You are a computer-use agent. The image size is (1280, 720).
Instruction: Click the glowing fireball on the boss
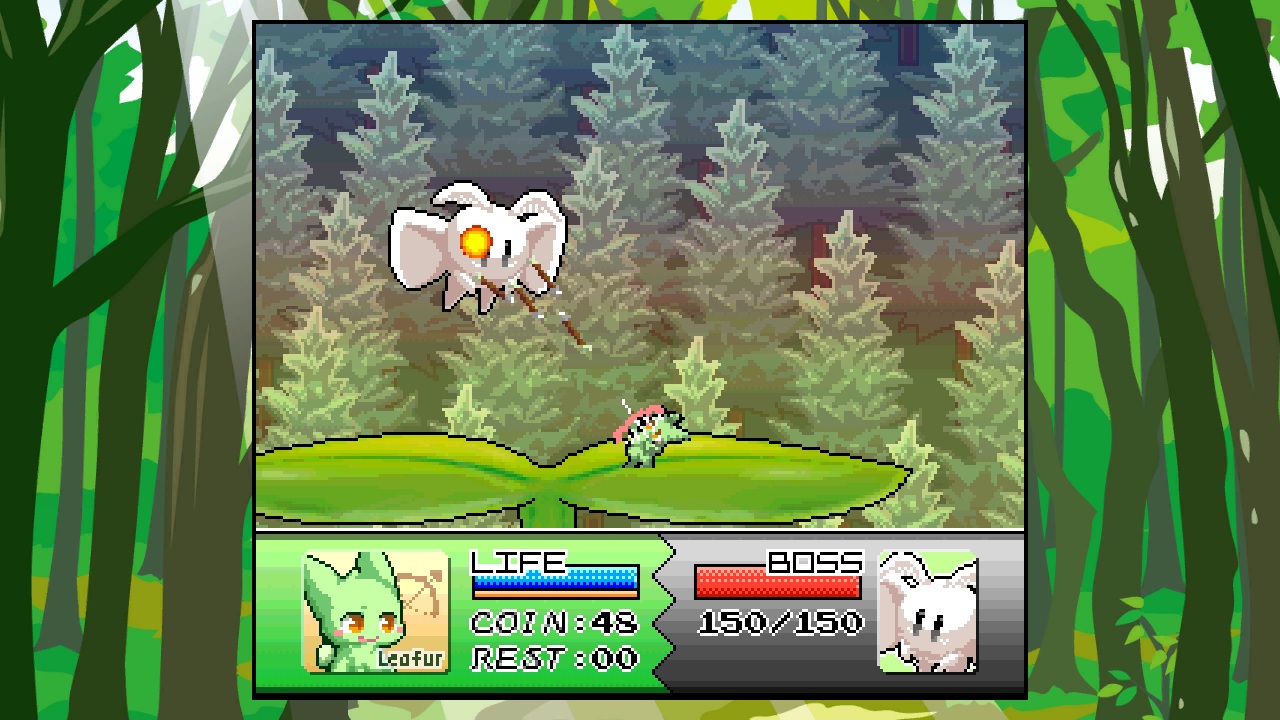point(477,239)
